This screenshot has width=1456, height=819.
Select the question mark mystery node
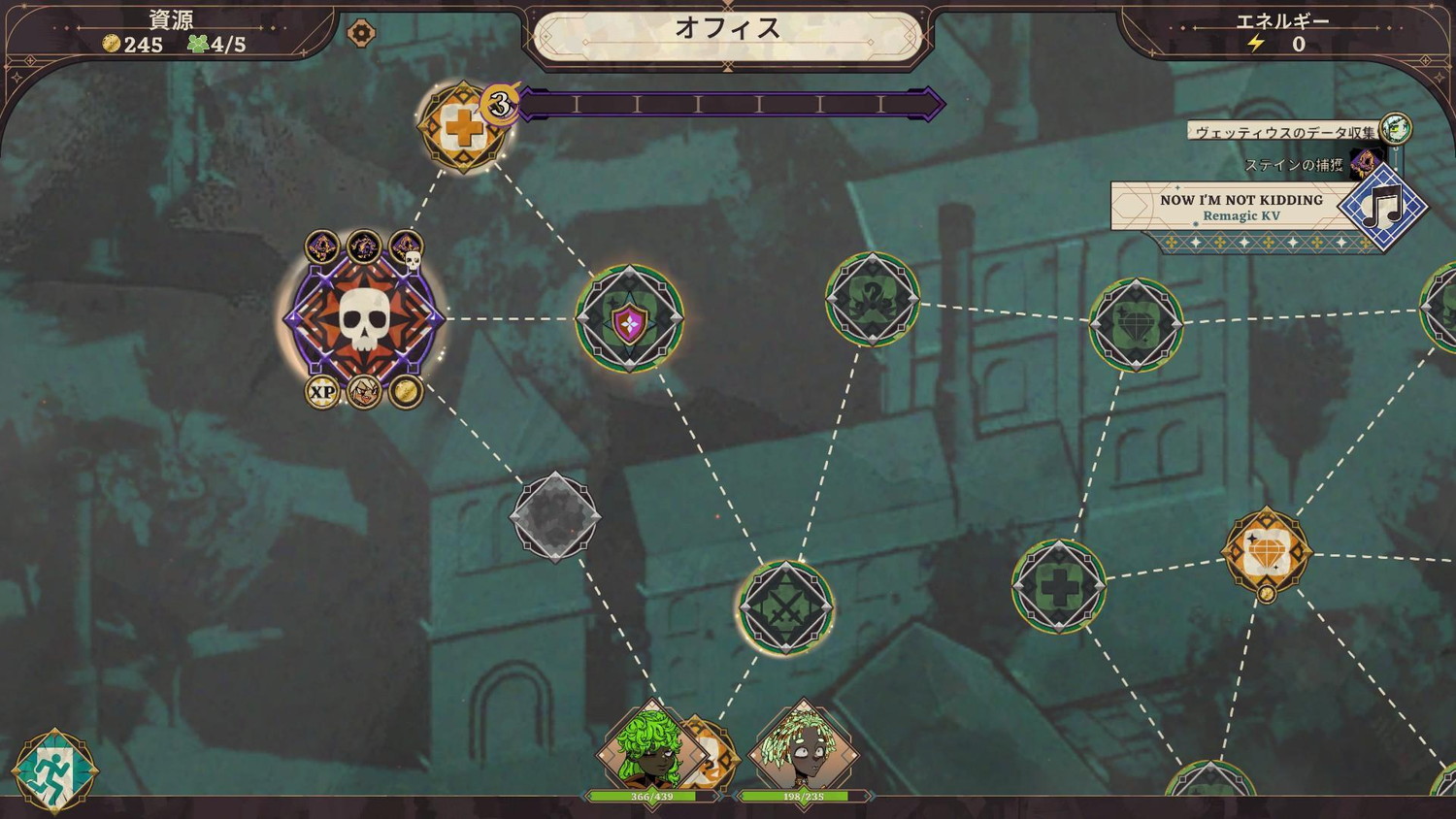point(872,298)
